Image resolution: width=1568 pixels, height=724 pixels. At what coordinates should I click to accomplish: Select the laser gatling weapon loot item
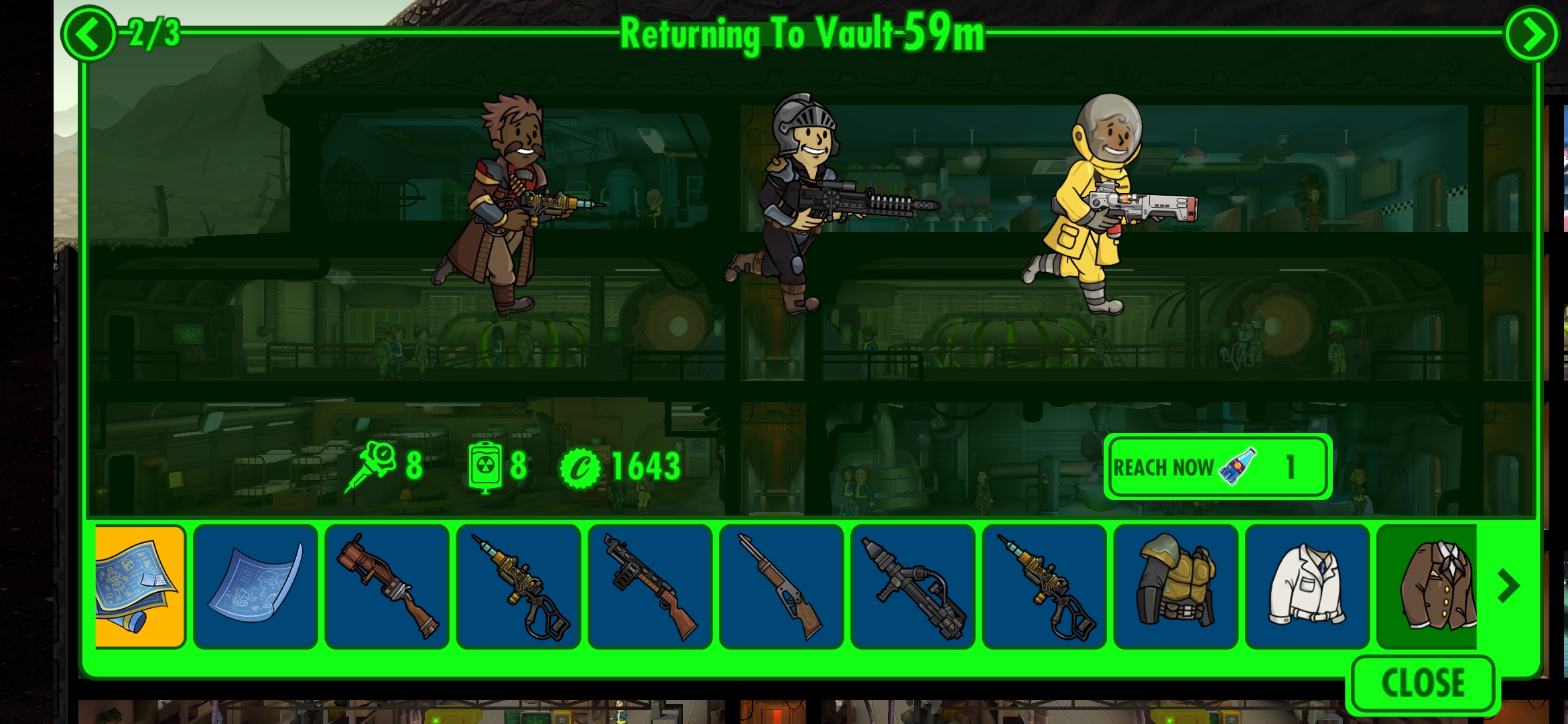point(913,585)
